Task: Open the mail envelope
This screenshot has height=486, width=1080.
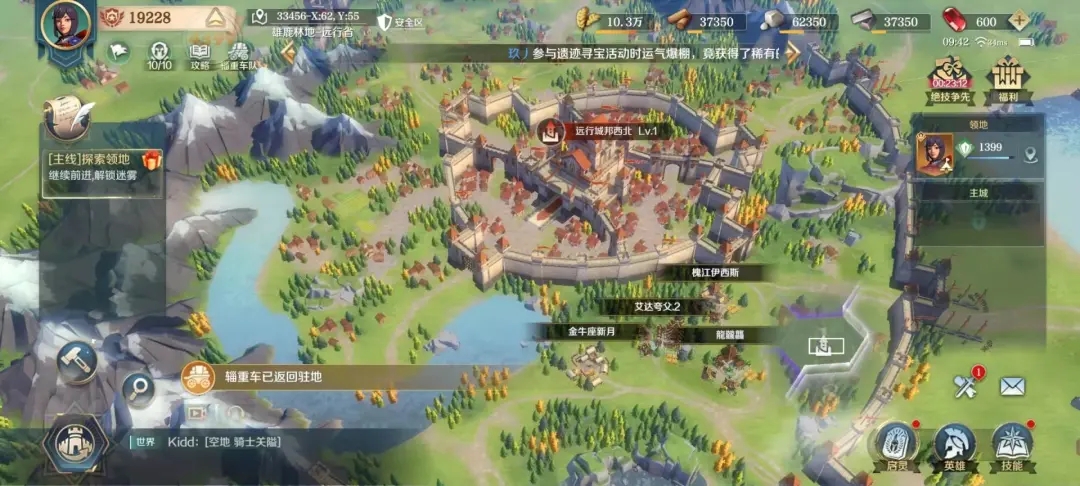Action: tap(1012, 386)
